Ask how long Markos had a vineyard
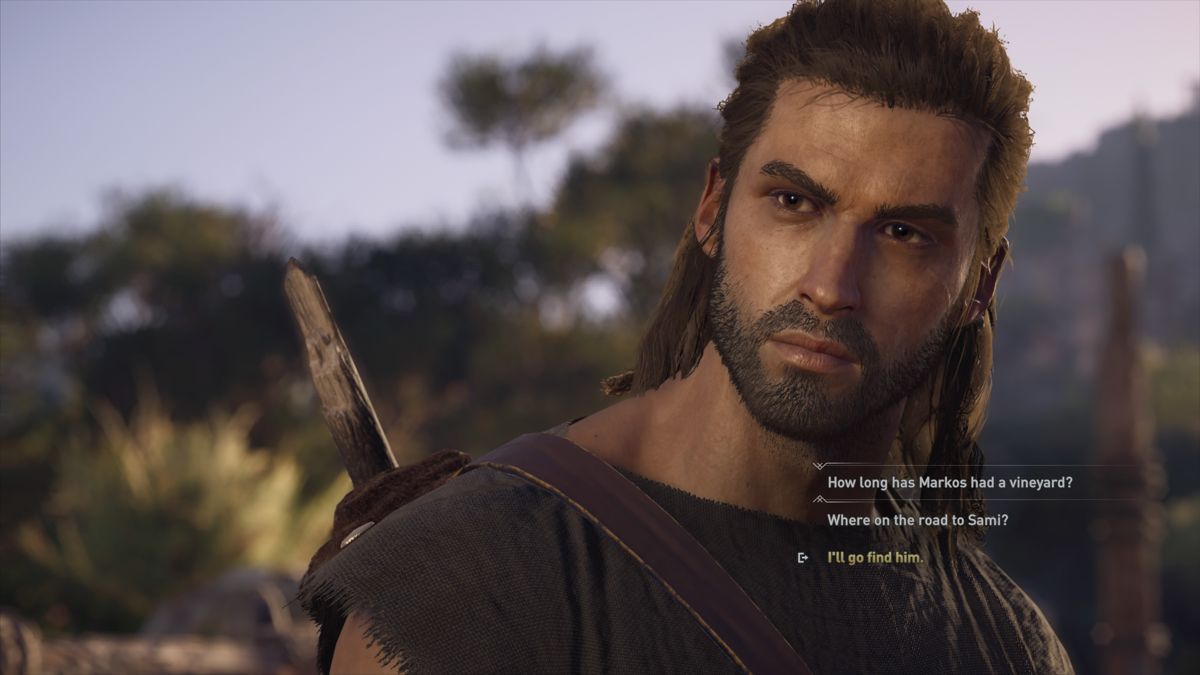Viewport: 1200px width, 675px height. (949, 482)
